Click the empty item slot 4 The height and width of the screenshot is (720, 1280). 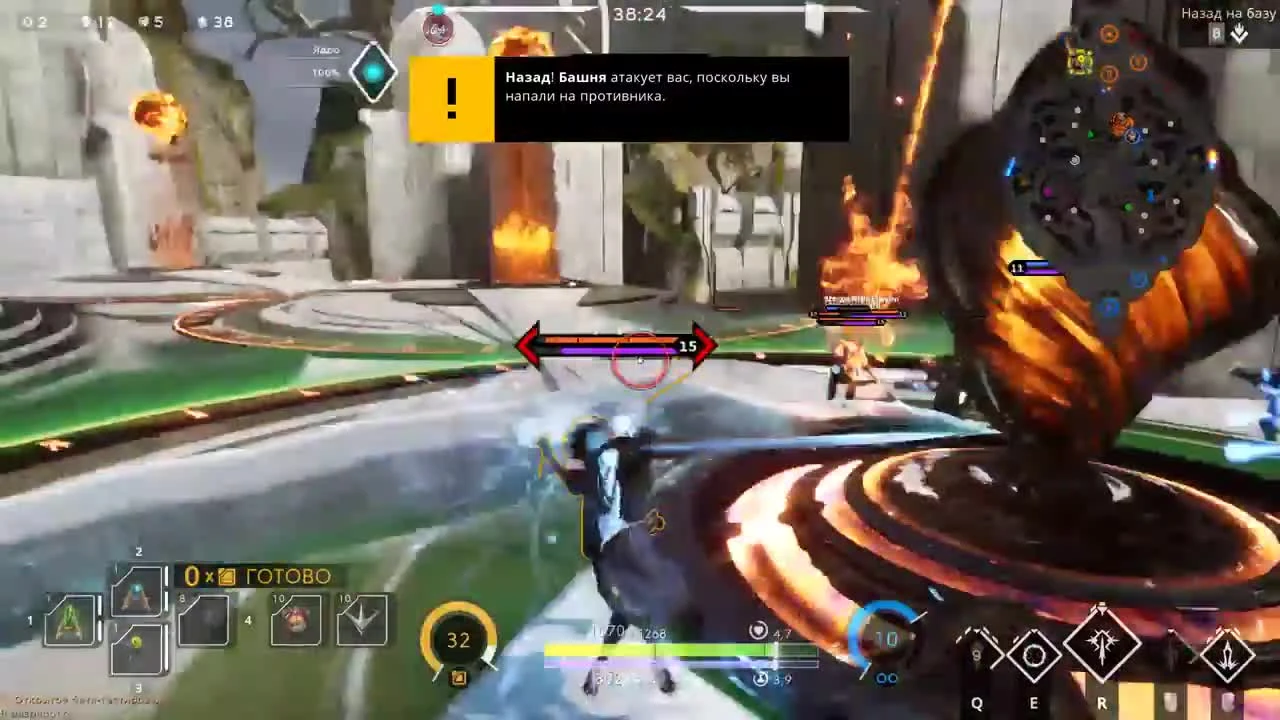[x=205, y=620]
